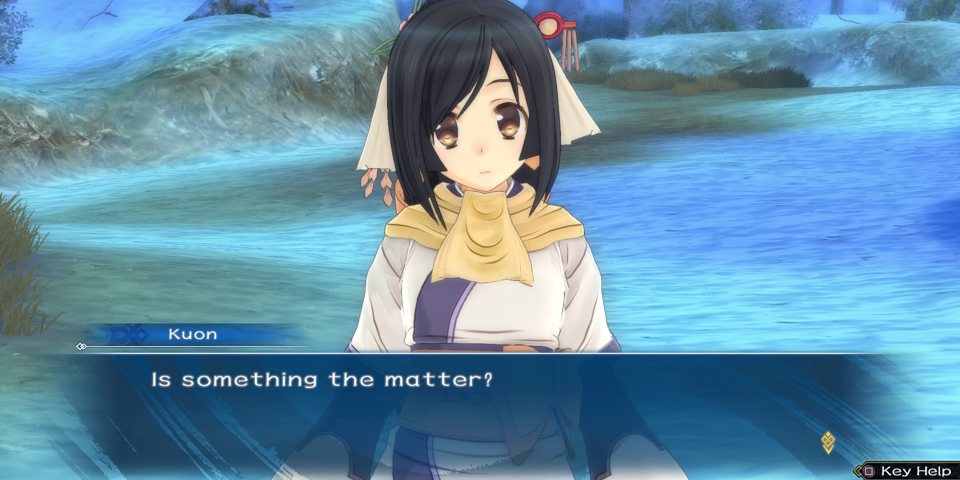Click the gold diamond continue indicator
The height and width of the screenshot is (480, 960).
pyautogui.click(x=827, y=441)
